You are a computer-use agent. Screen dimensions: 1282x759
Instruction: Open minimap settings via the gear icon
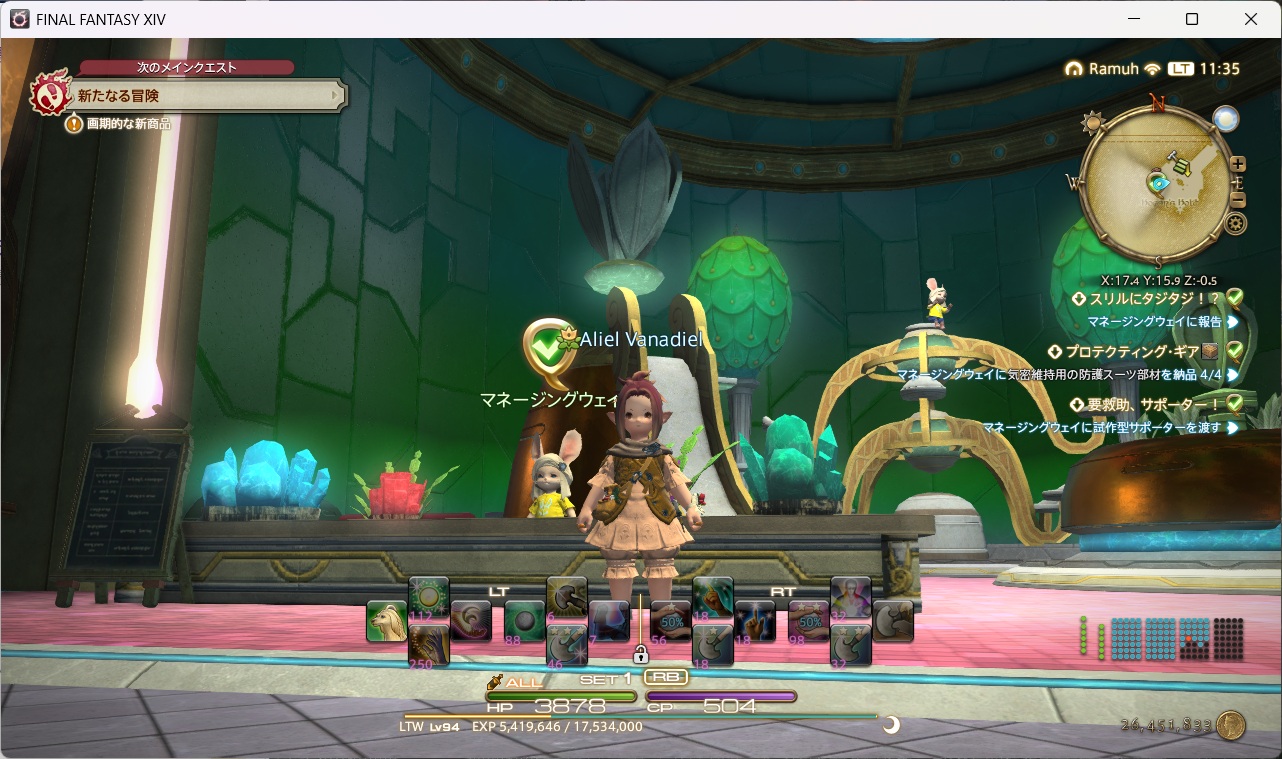pyautogui.click(x=1236, y=223)
